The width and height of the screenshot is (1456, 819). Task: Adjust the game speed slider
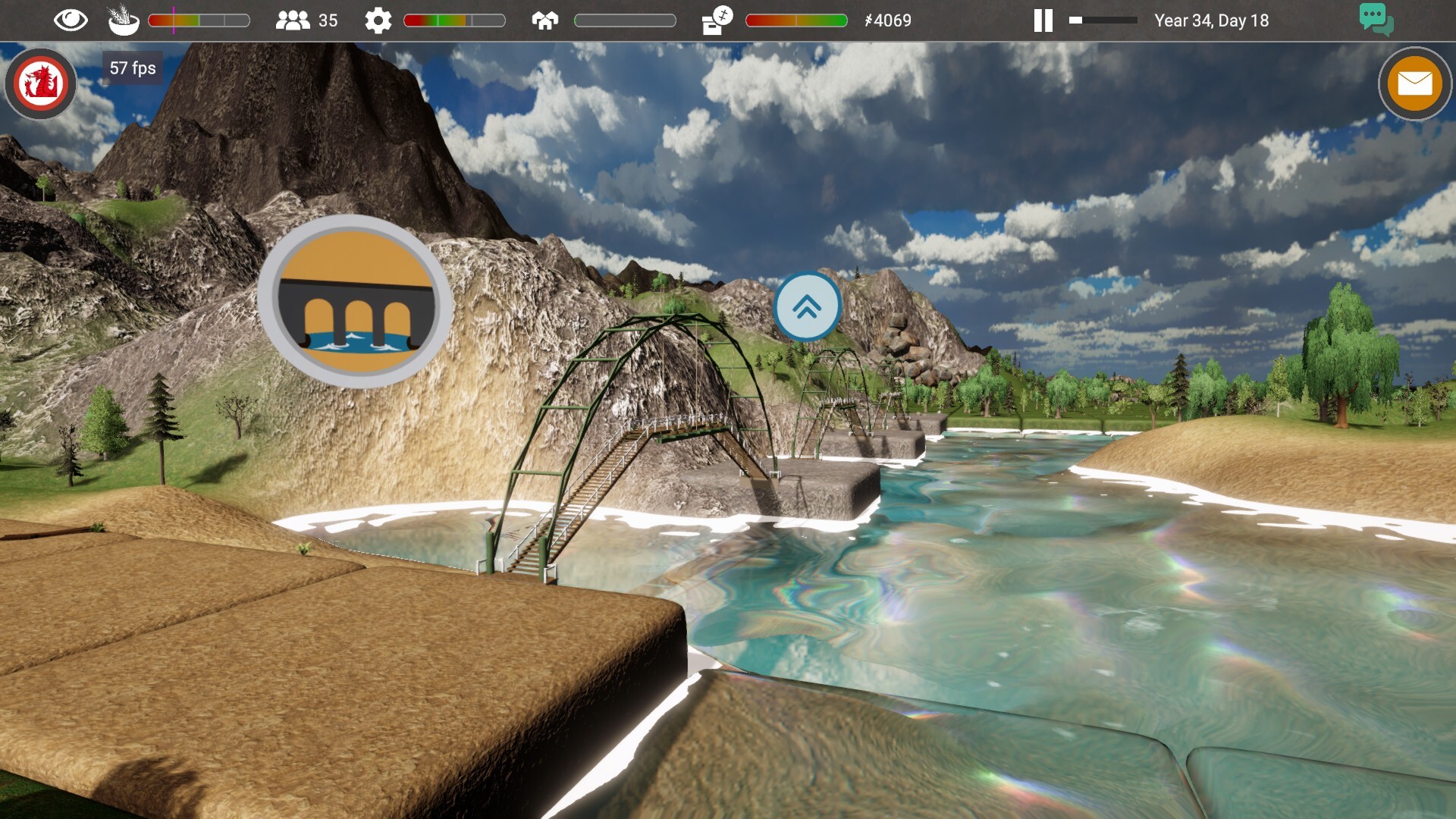pos(1103,20)
